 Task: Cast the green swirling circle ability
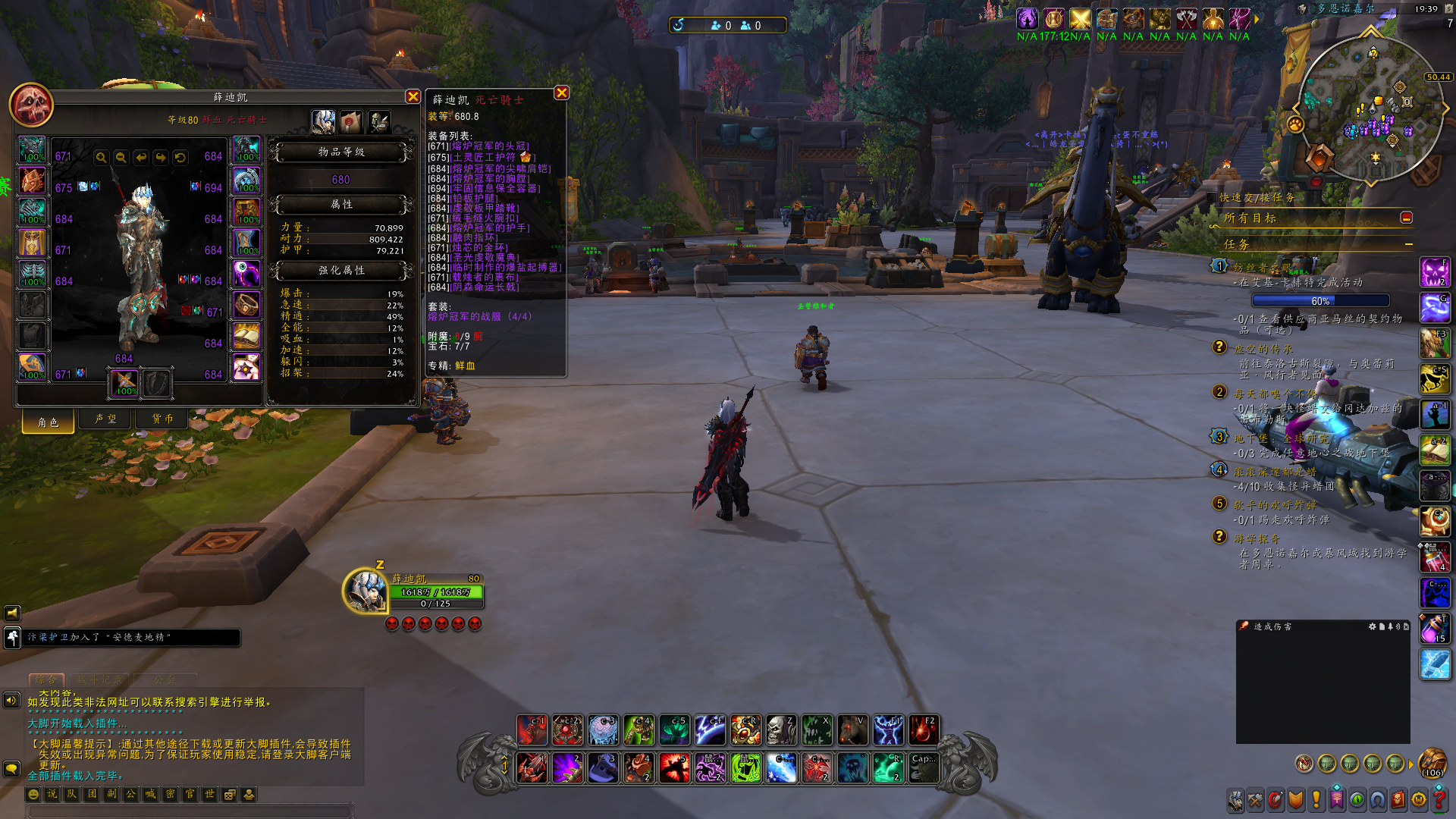pos(745,768)
